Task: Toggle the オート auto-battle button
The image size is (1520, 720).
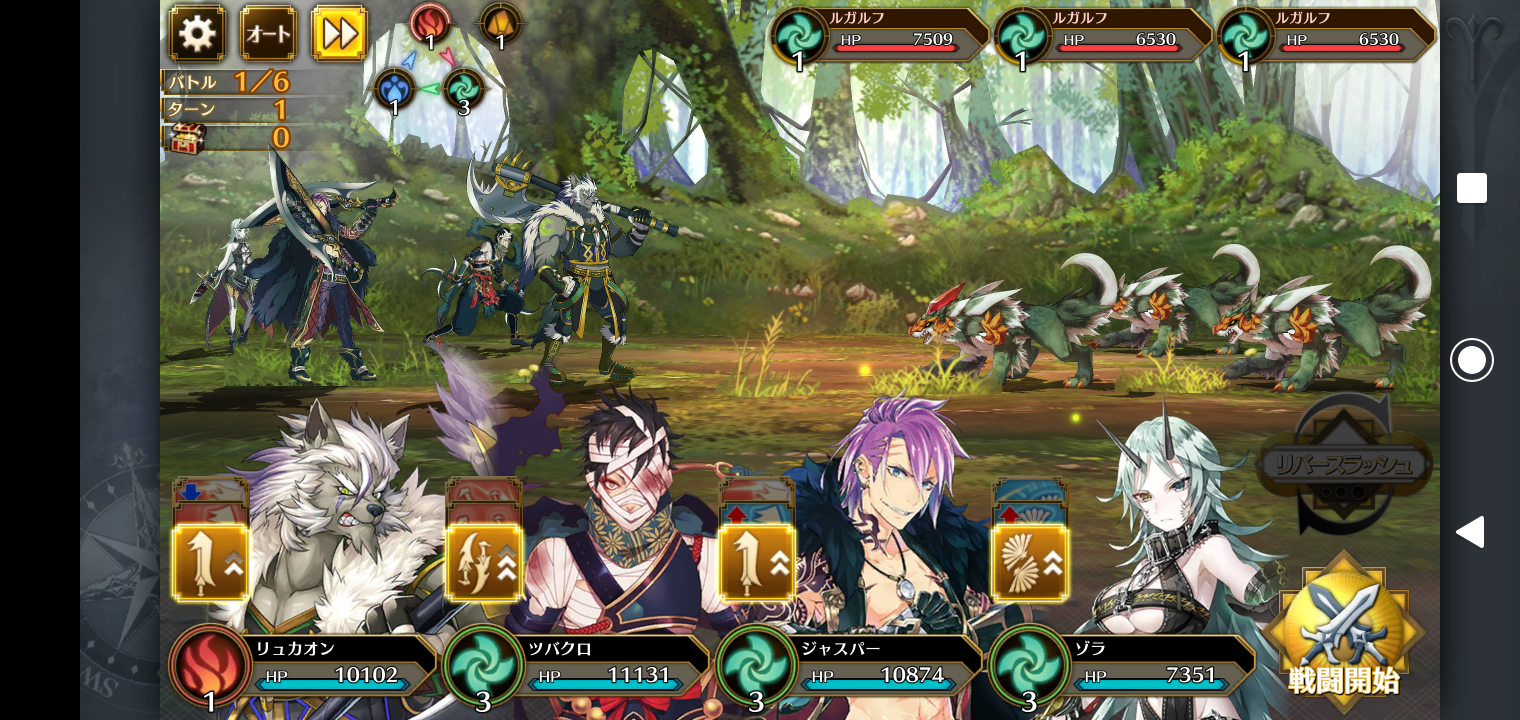Action: [x=268, y=34]
